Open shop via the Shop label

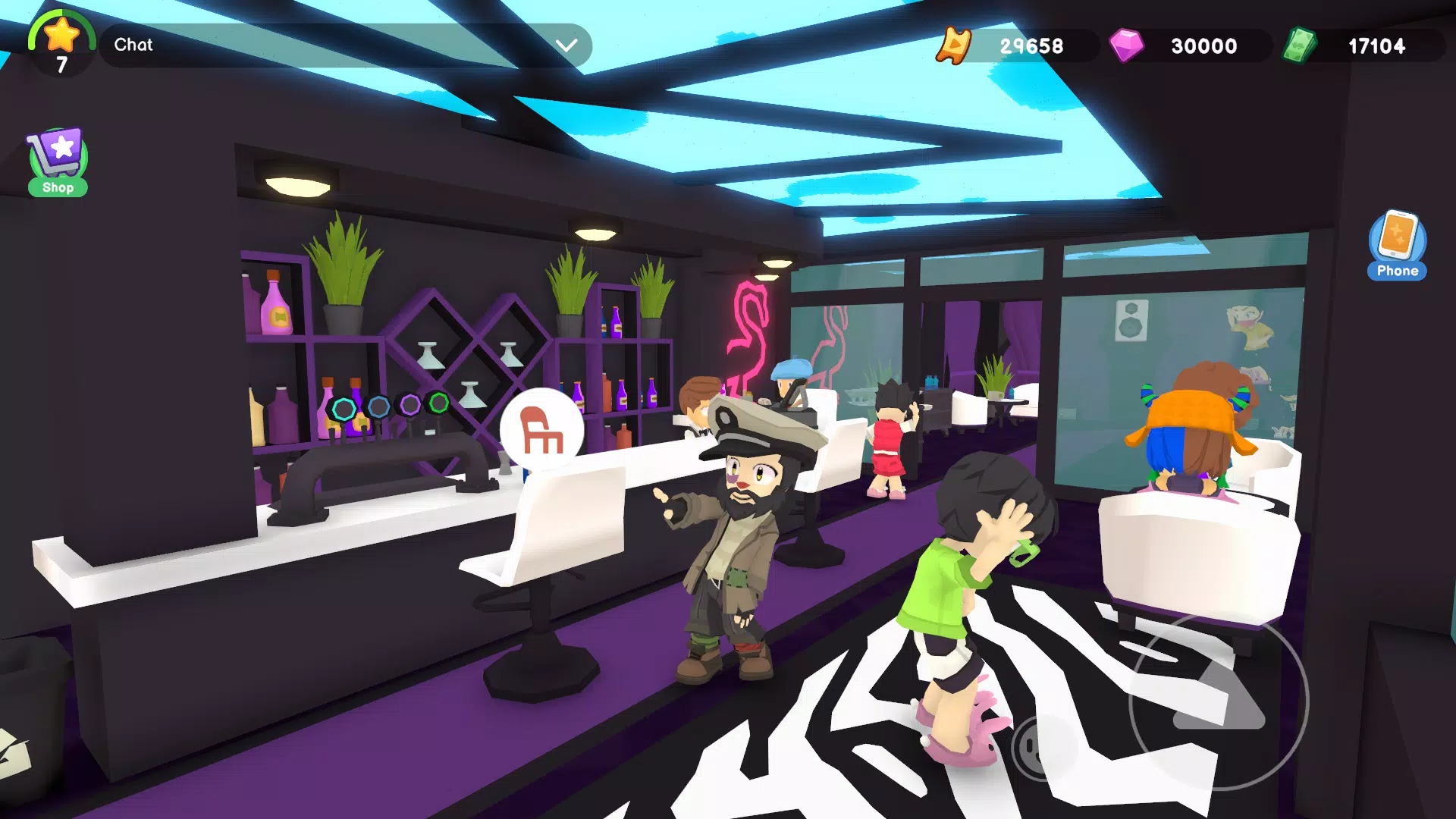[x=57, y=187]
